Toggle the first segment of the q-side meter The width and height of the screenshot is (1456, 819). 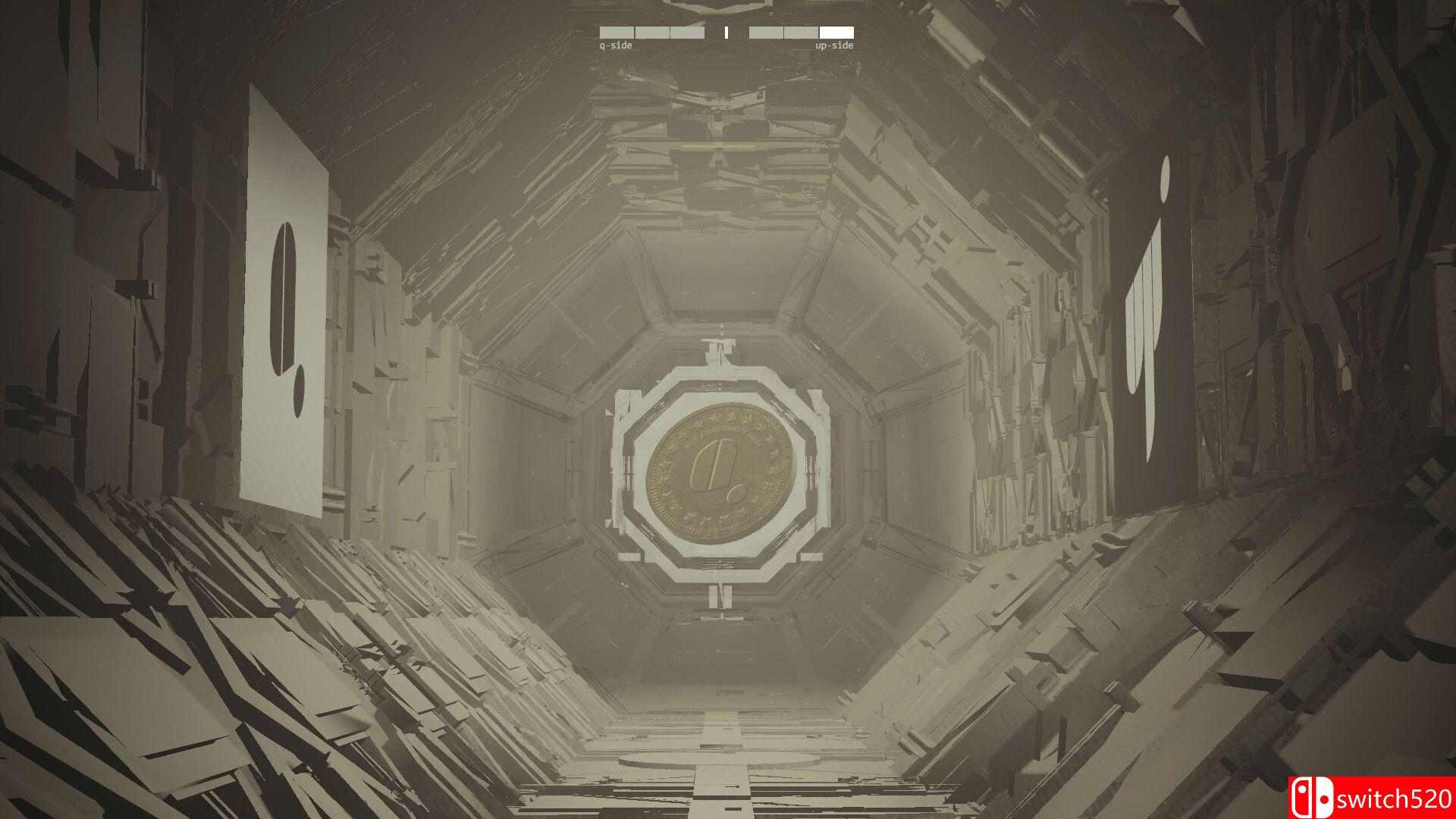click(616, 32)
